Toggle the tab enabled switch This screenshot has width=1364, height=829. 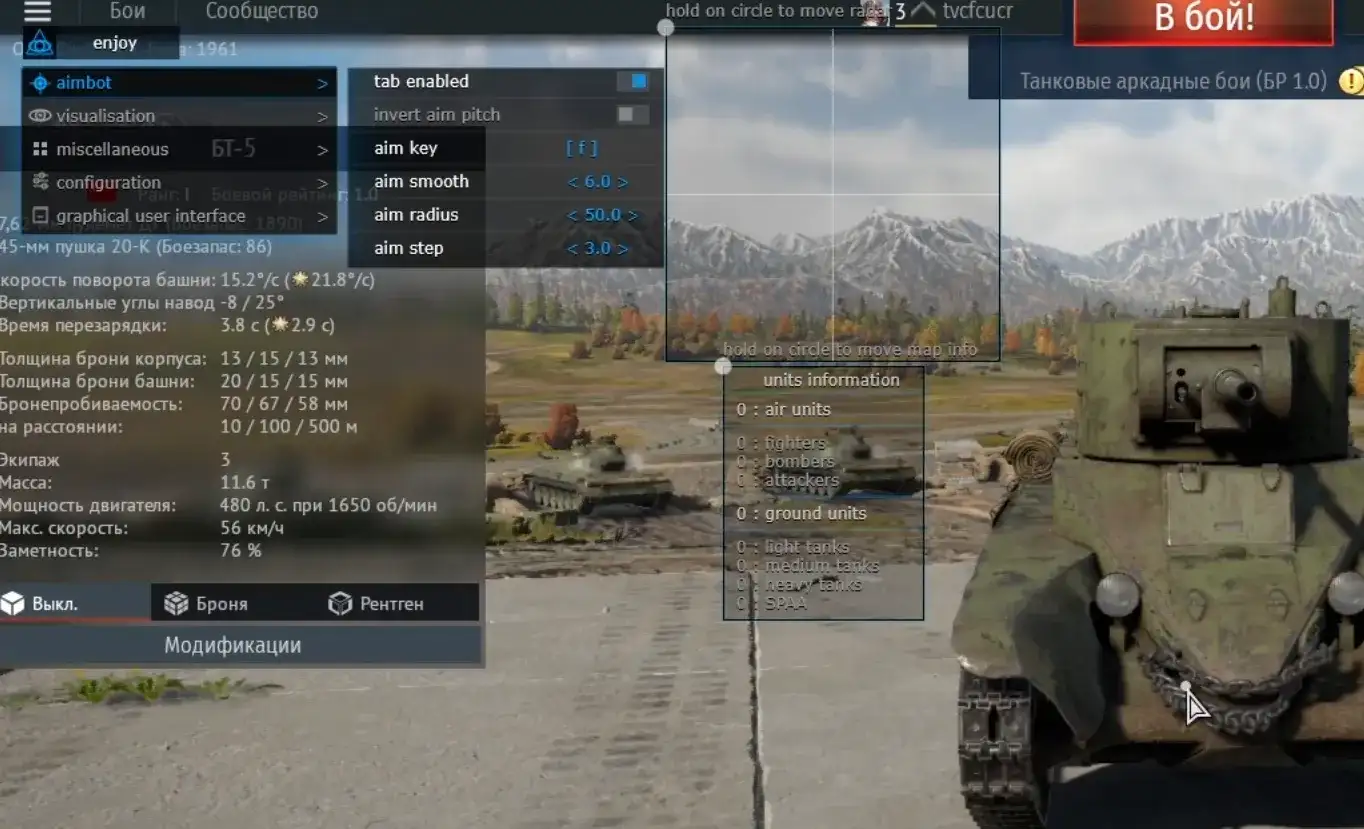[x=632, y=81]
